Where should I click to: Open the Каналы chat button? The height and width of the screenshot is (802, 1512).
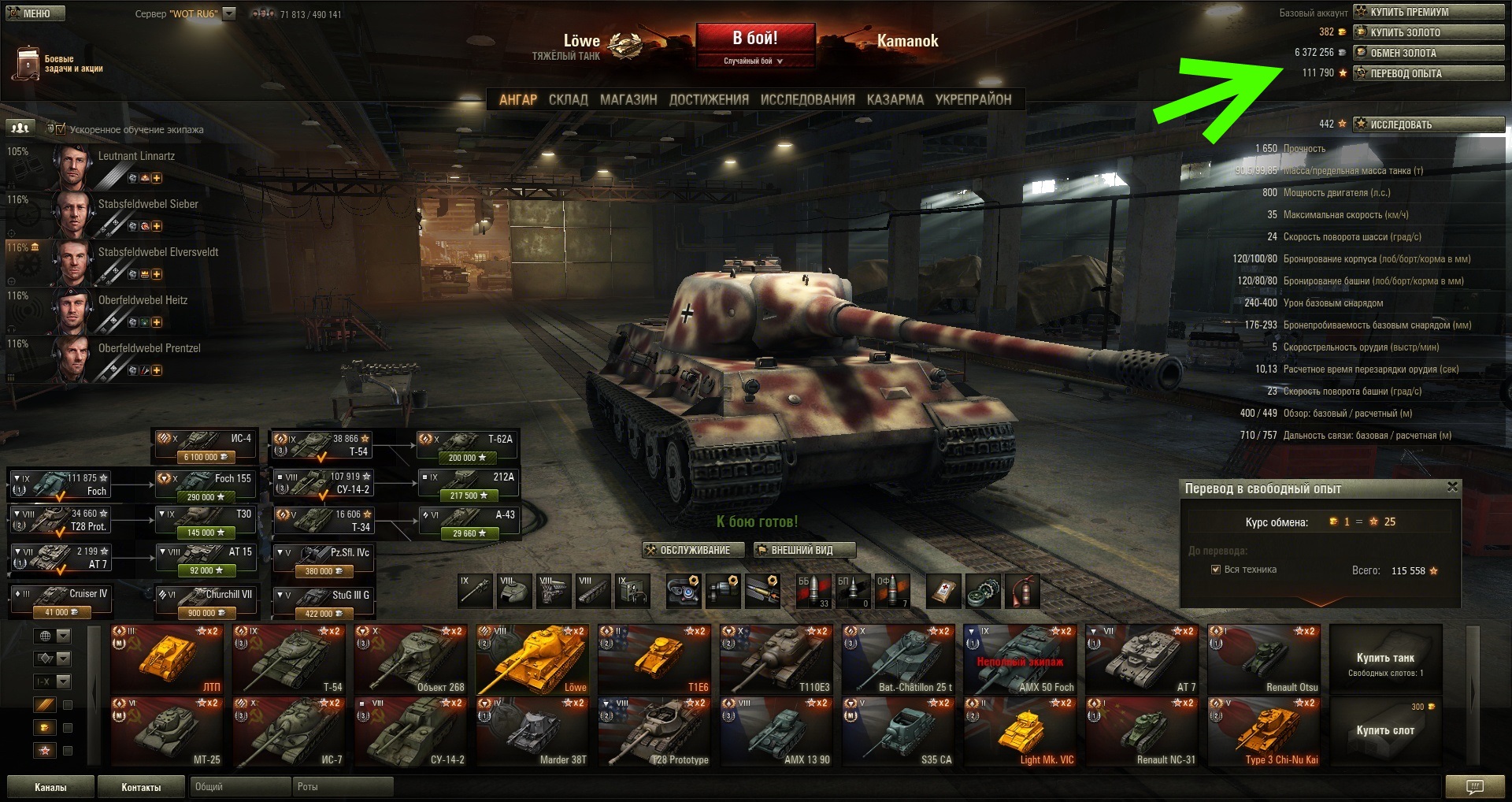click(50, 787)
